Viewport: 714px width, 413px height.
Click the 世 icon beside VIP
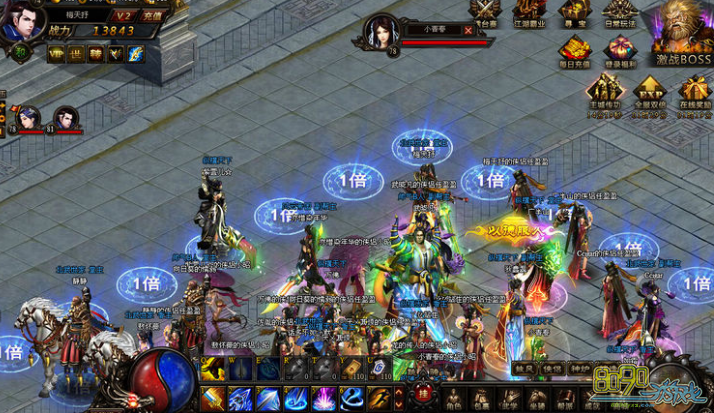coord(76,54)
